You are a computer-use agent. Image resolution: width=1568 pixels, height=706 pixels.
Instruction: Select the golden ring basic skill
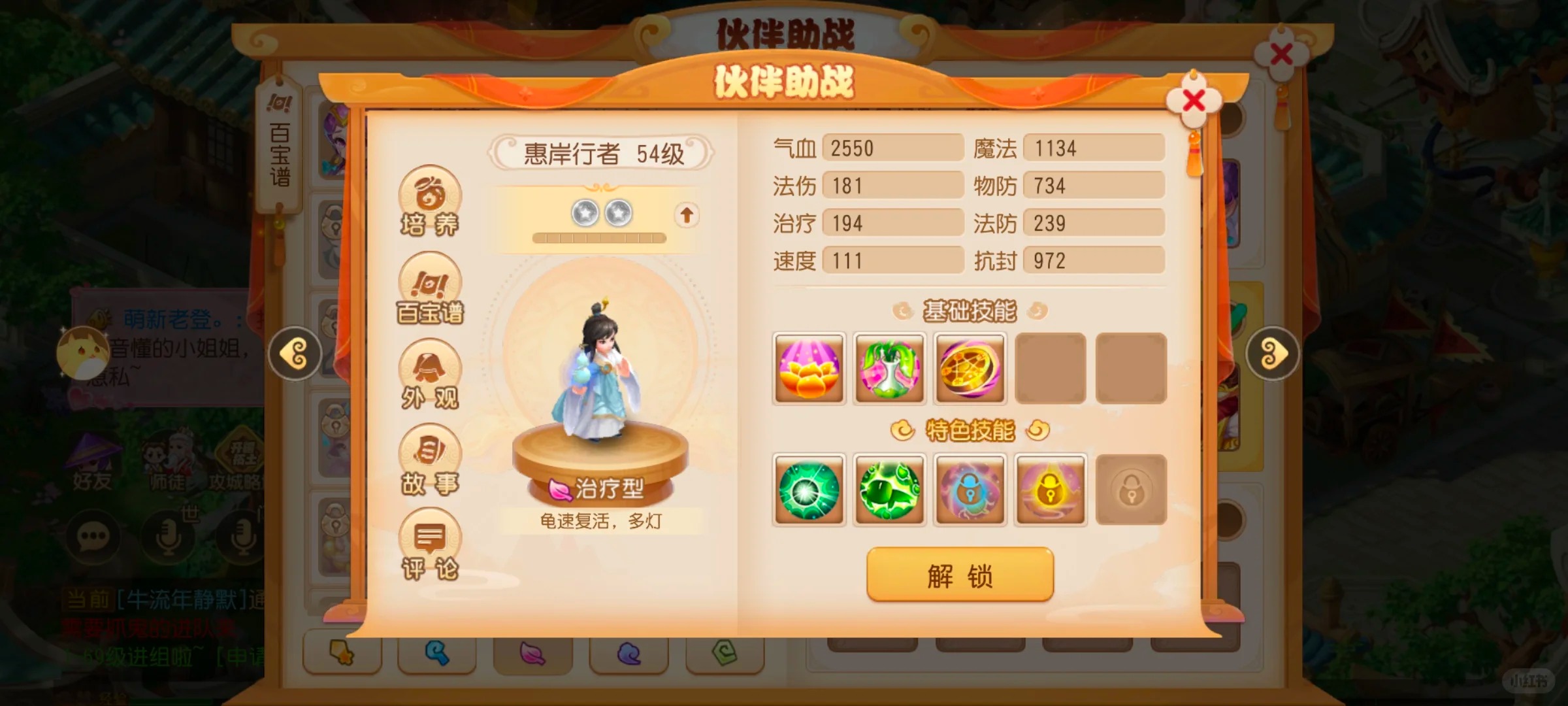[x=970, y=369]
